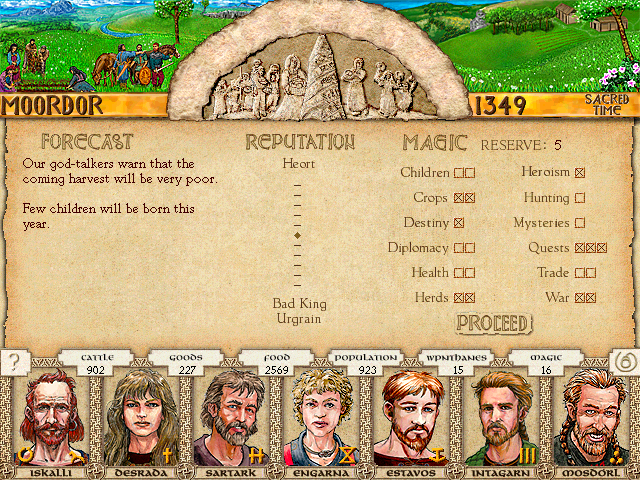Image resolution: width=640 pixels, height=480 pixels.
Task: Toggle the Destiny magic checkbox
Action: 459,223
